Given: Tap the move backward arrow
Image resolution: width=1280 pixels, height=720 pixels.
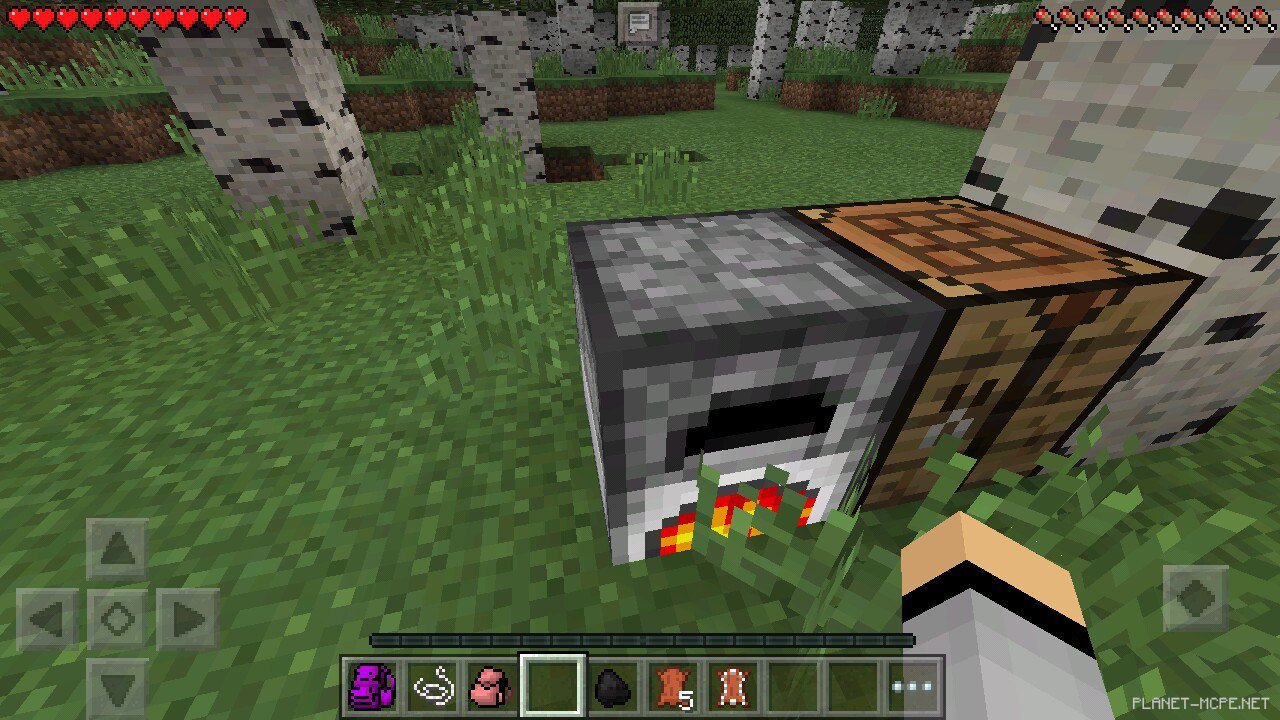Looking at the screenshot, I should 117,687.
